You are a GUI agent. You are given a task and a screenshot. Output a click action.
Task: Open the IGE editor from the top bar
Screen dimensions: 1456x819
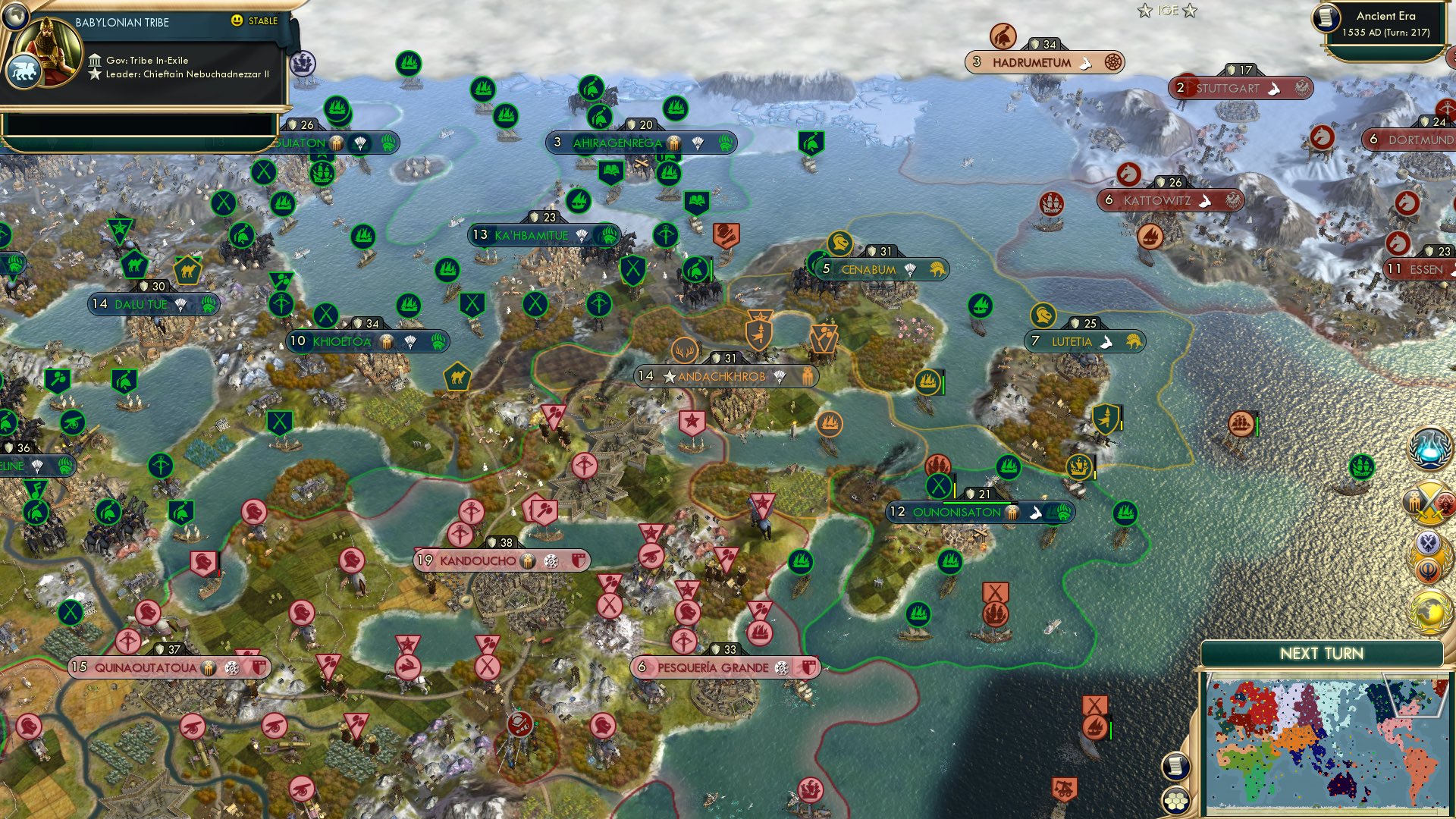click(1168, 11)
